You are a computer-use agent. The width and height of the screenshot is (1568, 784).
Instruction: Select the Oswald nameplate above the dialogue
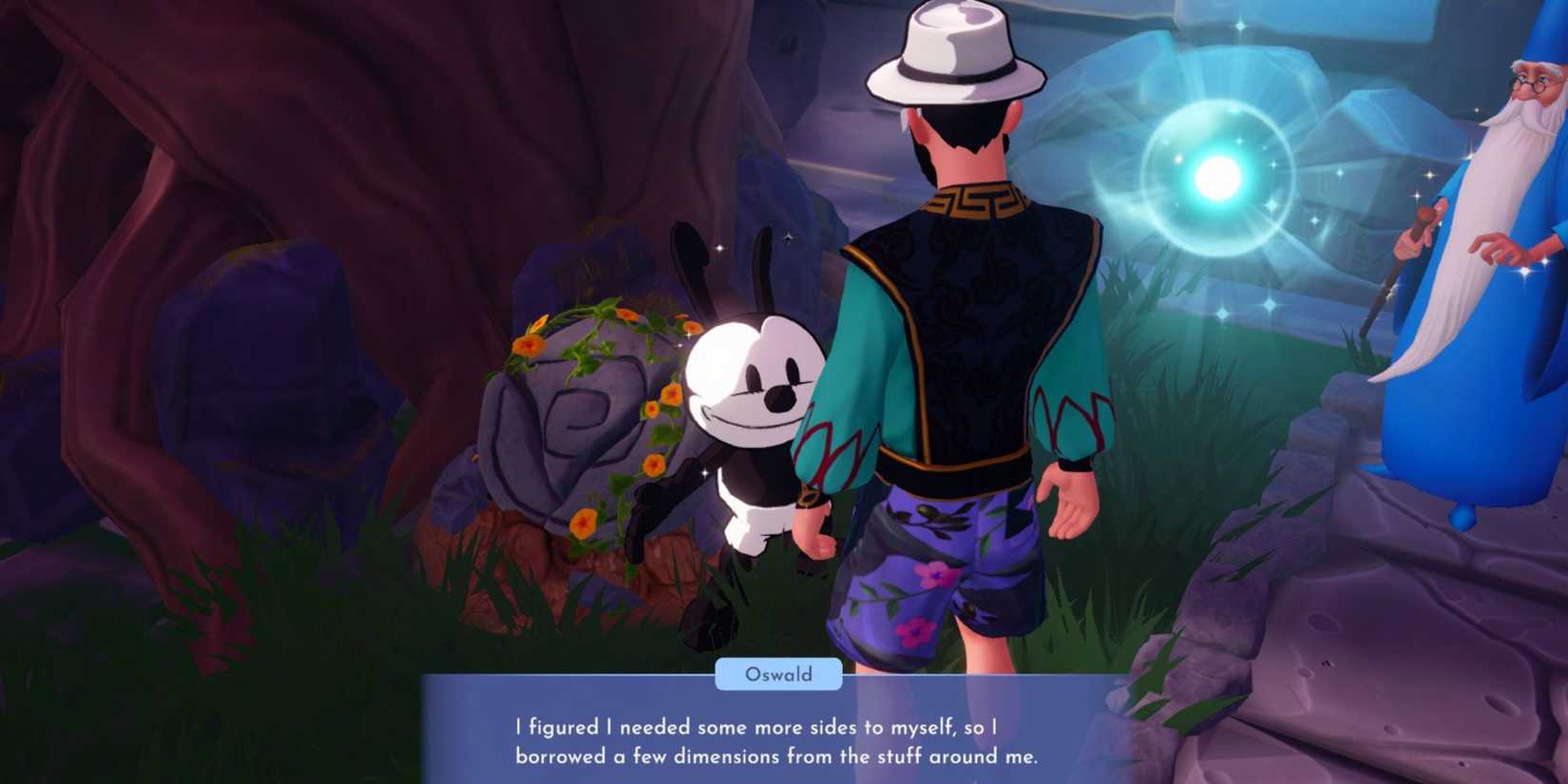777,675
